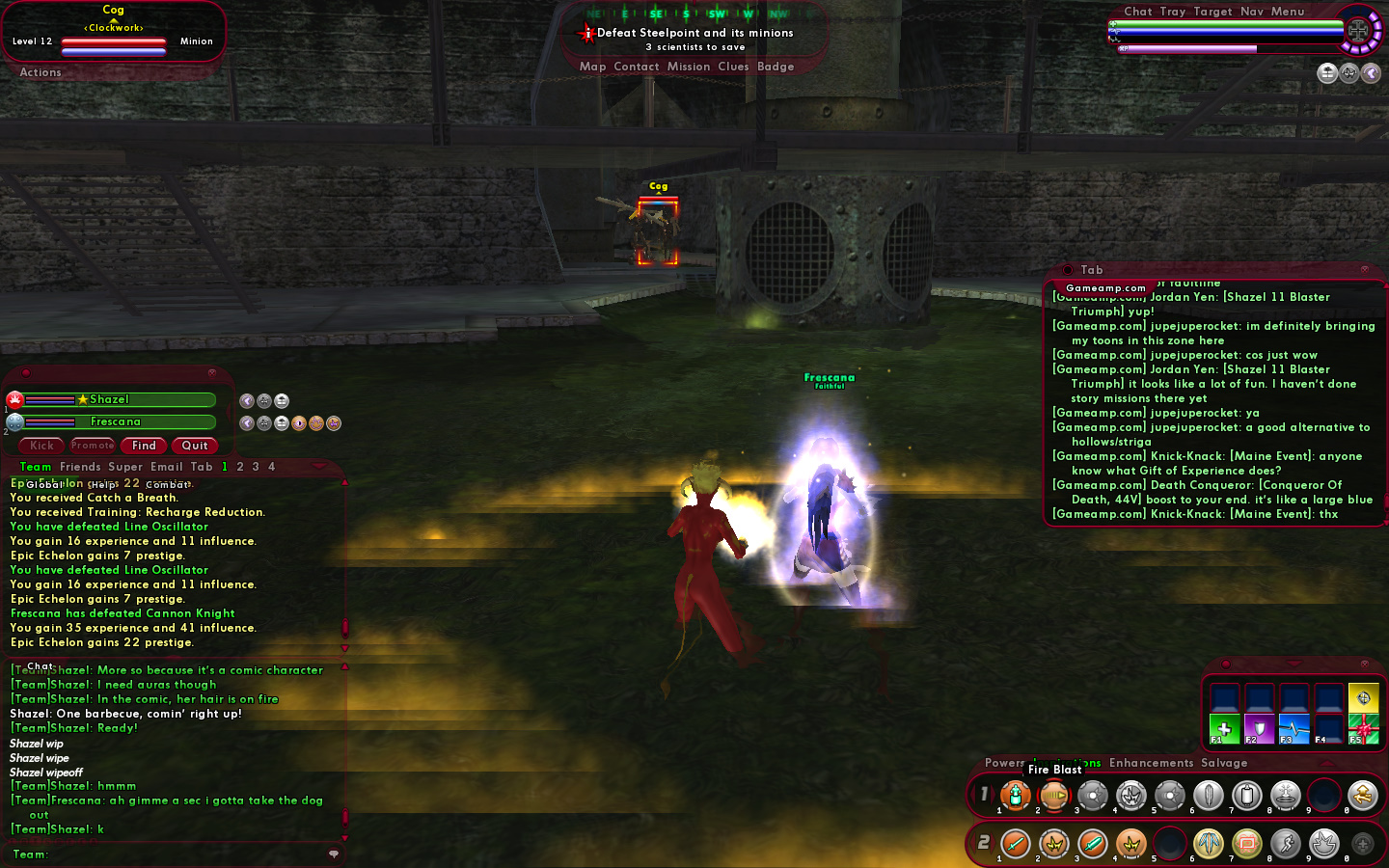Use the green health inspiration
This screenshot has height=868, width=1389.
tap(1224, 730)
